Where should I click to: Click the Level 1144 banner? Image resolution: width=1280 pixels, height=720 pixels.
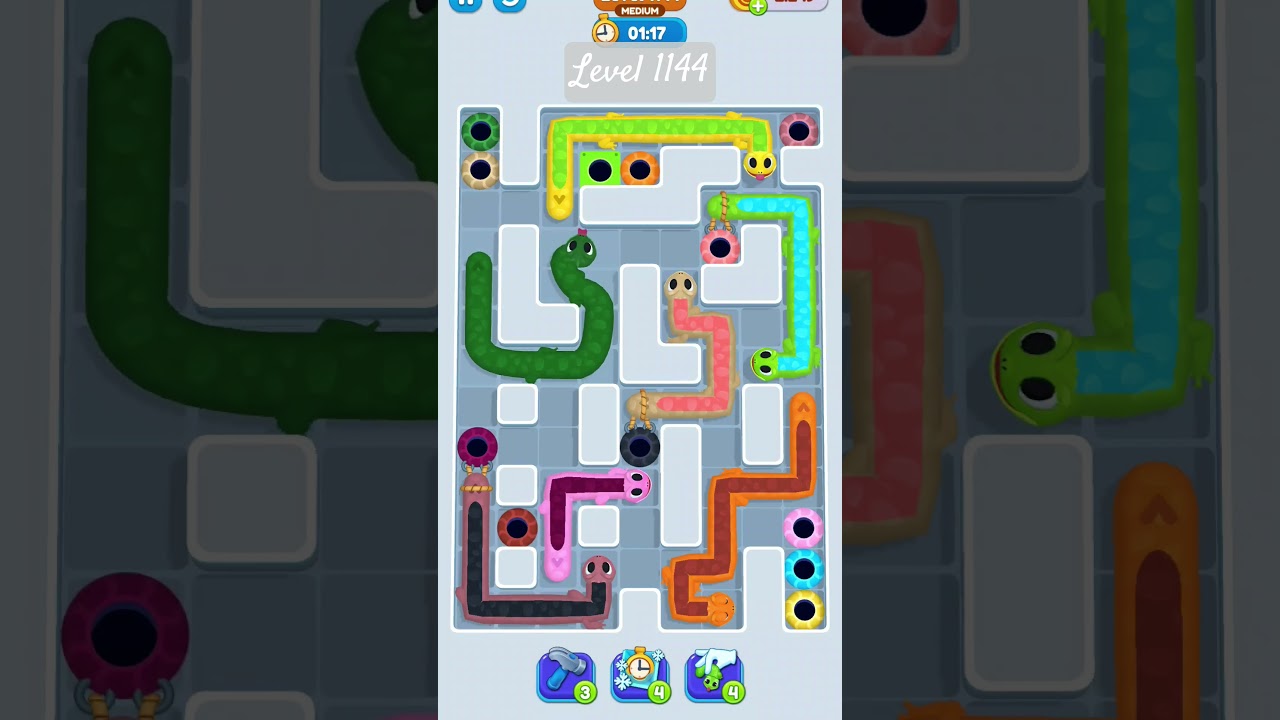point(639,71)
